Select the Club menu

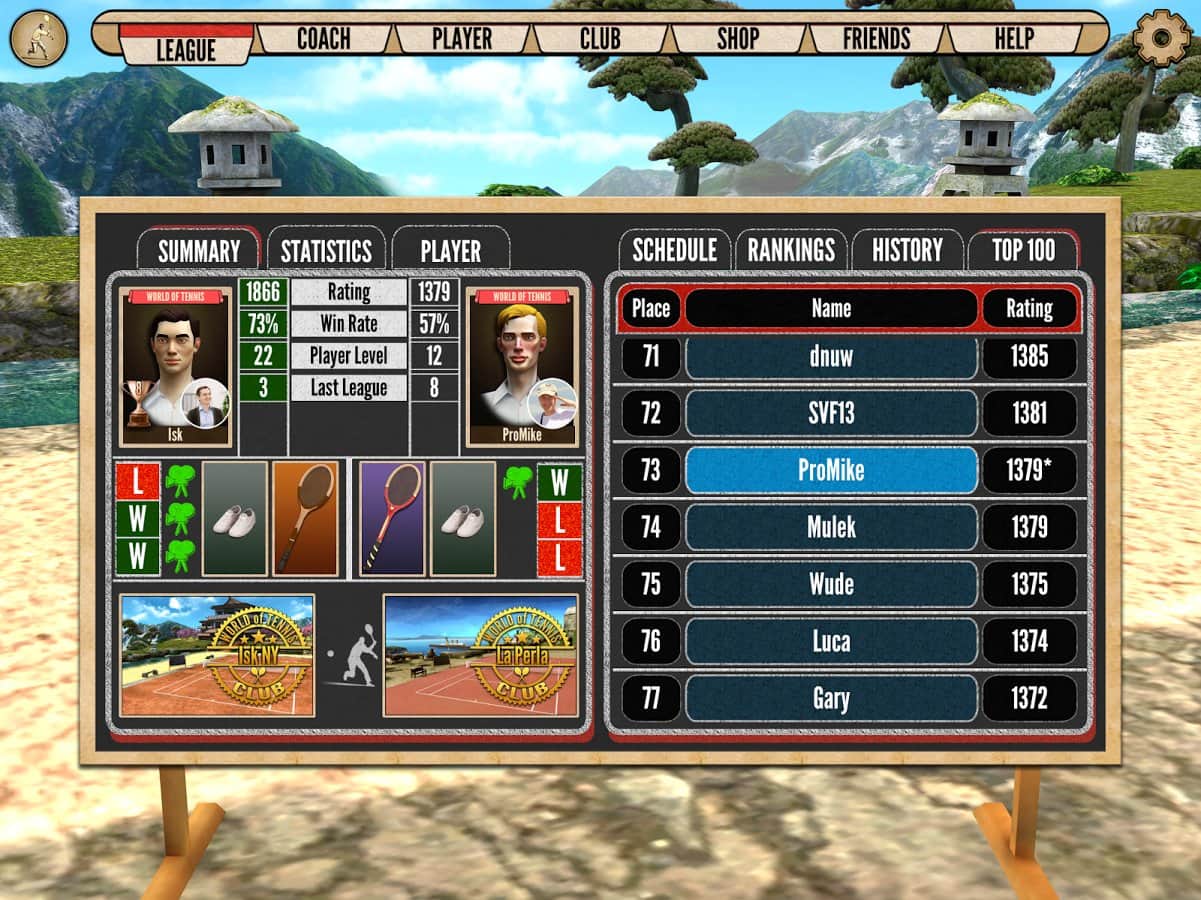click(x=600, y=39)
